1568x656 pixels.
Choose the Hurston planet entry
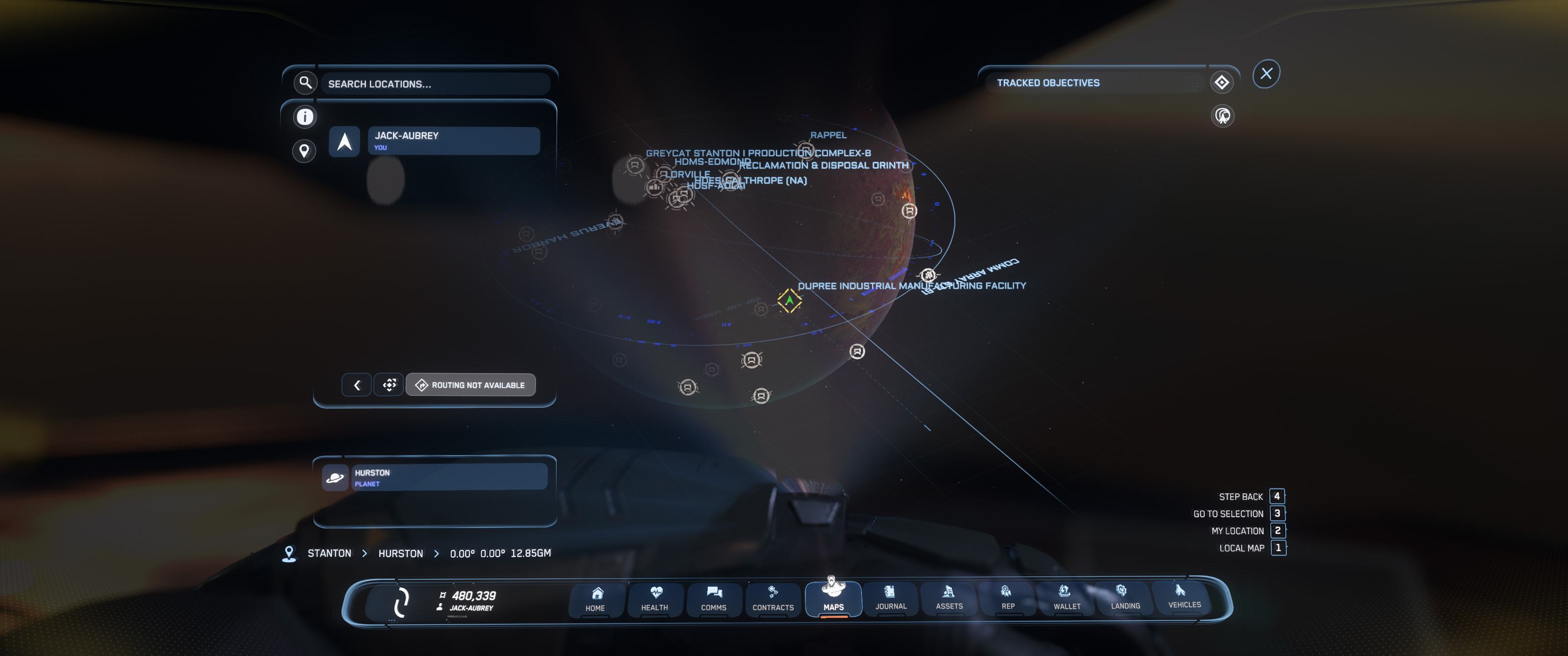(449, 477)
